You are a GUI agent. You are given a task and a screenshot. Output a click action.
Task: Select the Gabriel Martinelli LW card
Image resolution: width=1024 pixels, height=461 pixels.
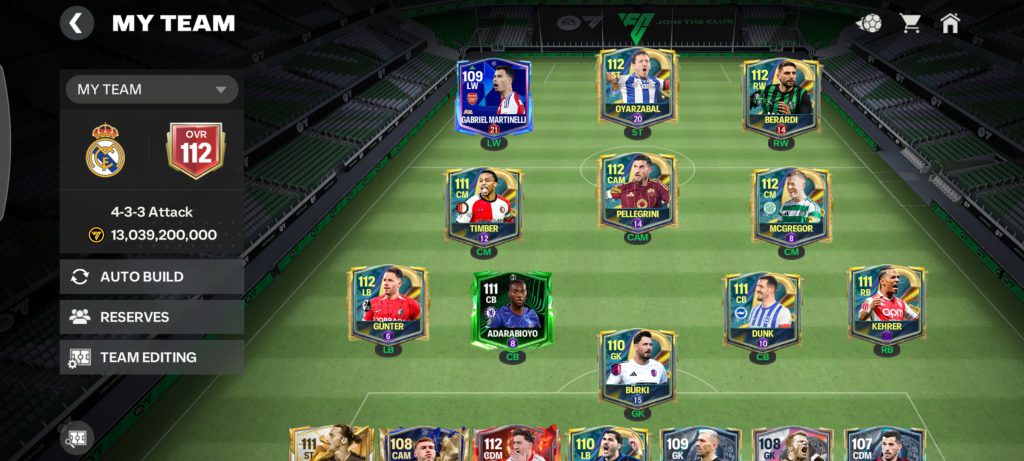(493, 97)
